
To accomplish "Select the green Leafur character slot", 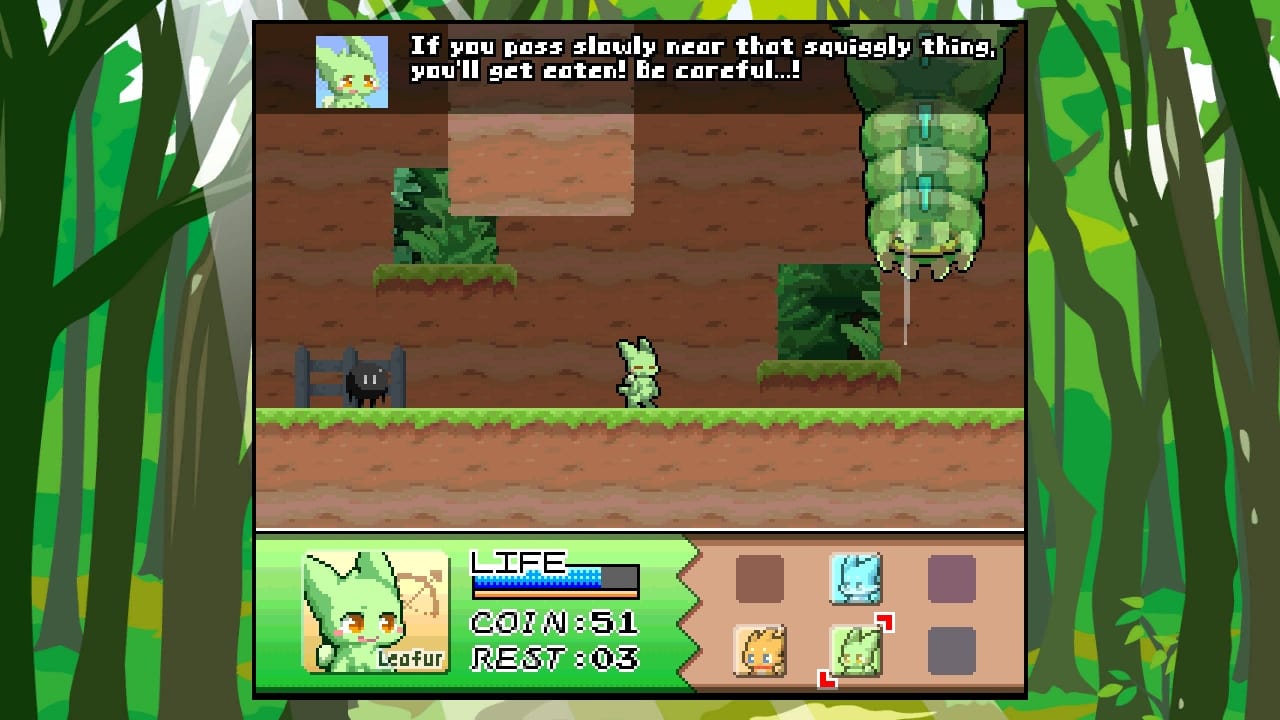I will tap(854, 651).
